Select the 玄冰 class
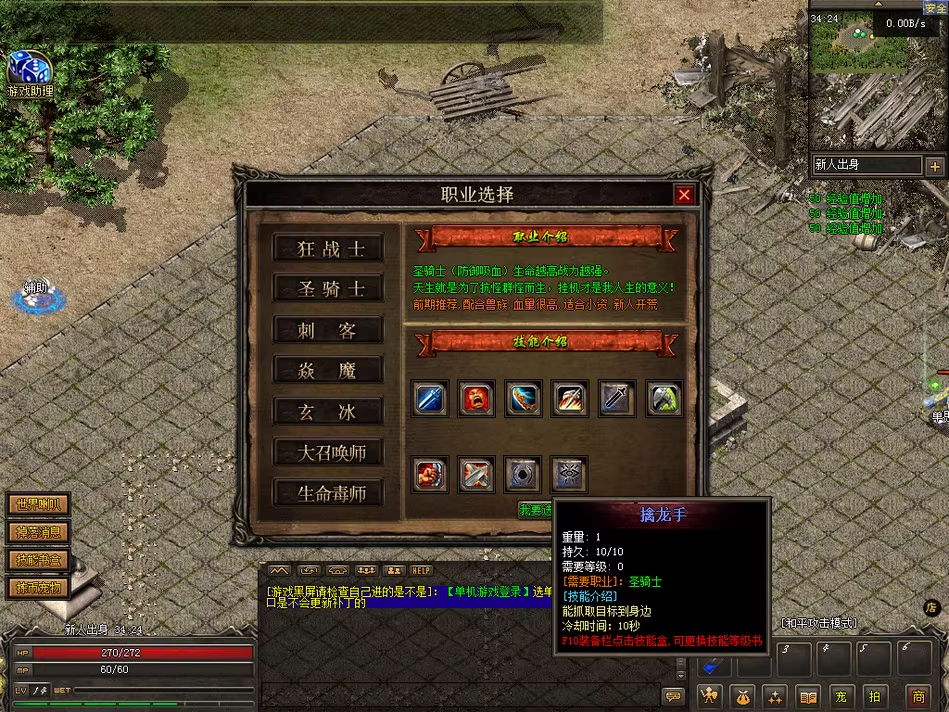The width and height of the screenshot is (949, 712). 328,411
